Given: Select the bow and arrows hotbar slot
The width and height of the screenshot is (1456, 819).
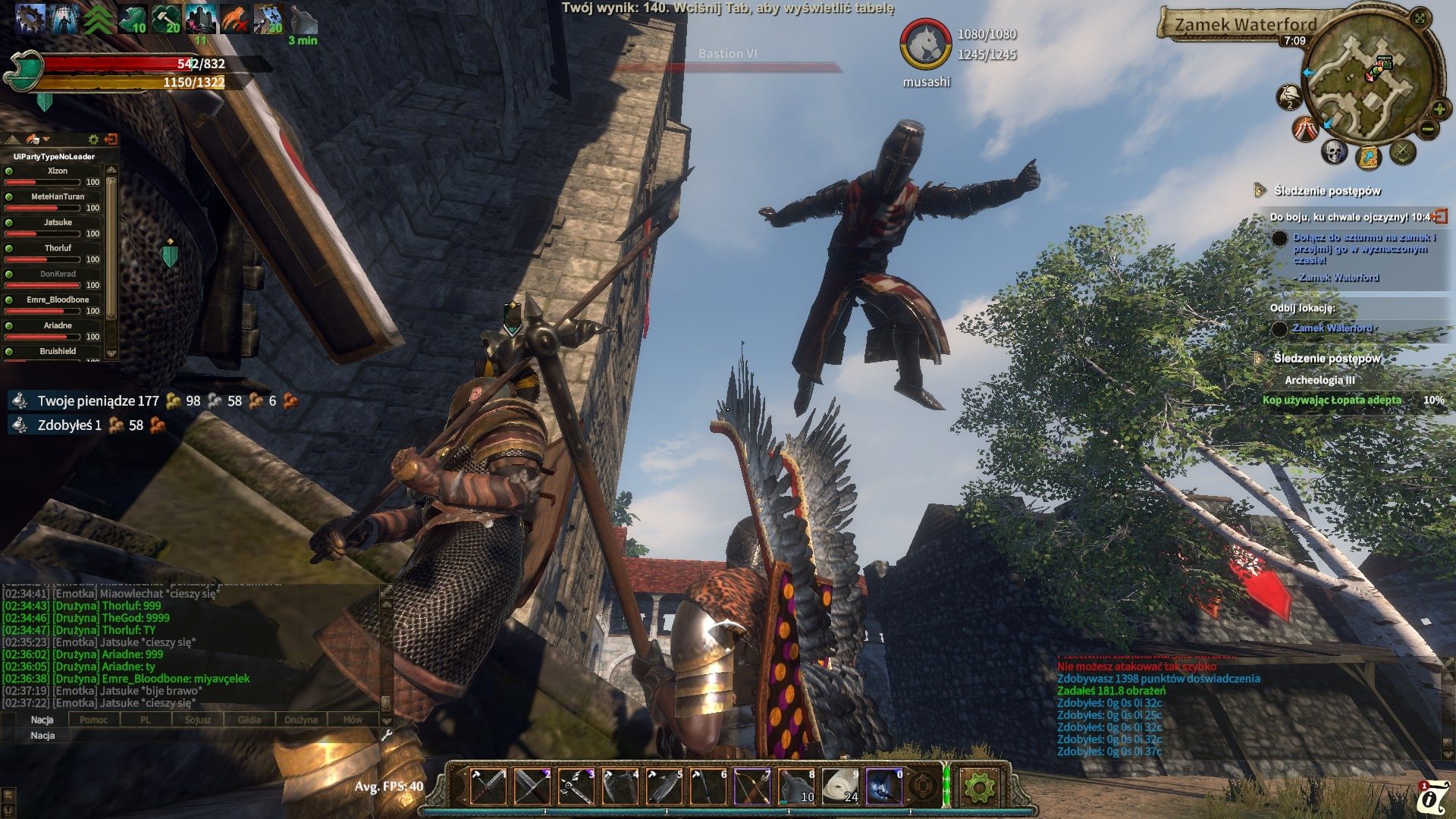Looking at the screenshot, I should [752, 786].
